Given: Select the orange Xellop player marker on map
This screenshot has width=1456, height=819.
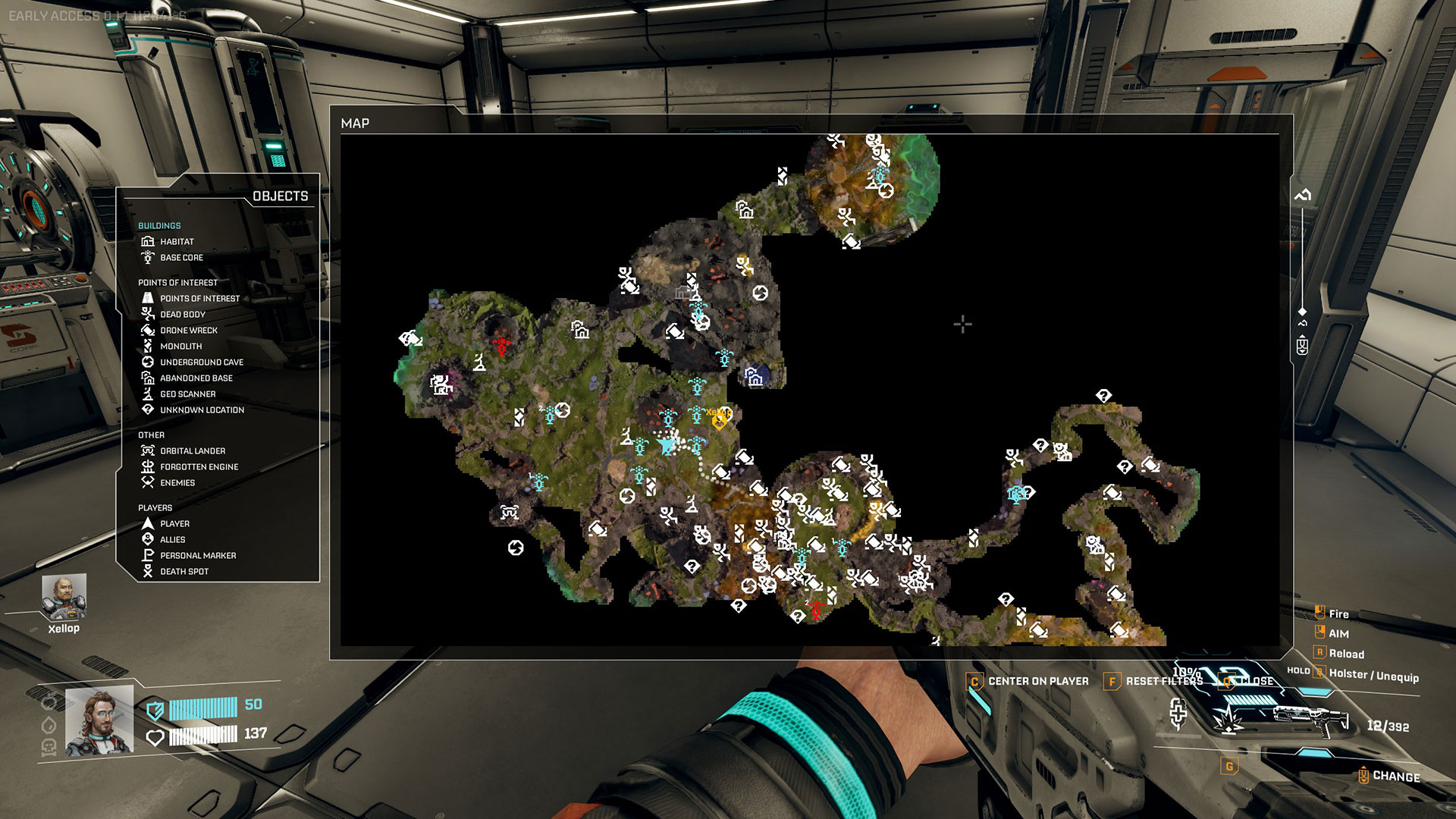Looking at the screenshot, I should [719, 419].
